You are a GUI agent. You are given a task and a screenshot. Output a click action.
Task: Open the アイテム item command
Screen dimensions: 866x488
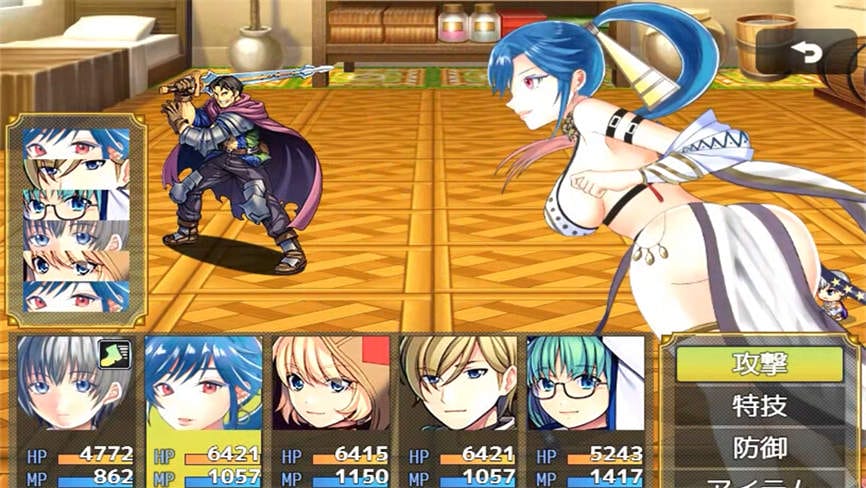(760, 480)
